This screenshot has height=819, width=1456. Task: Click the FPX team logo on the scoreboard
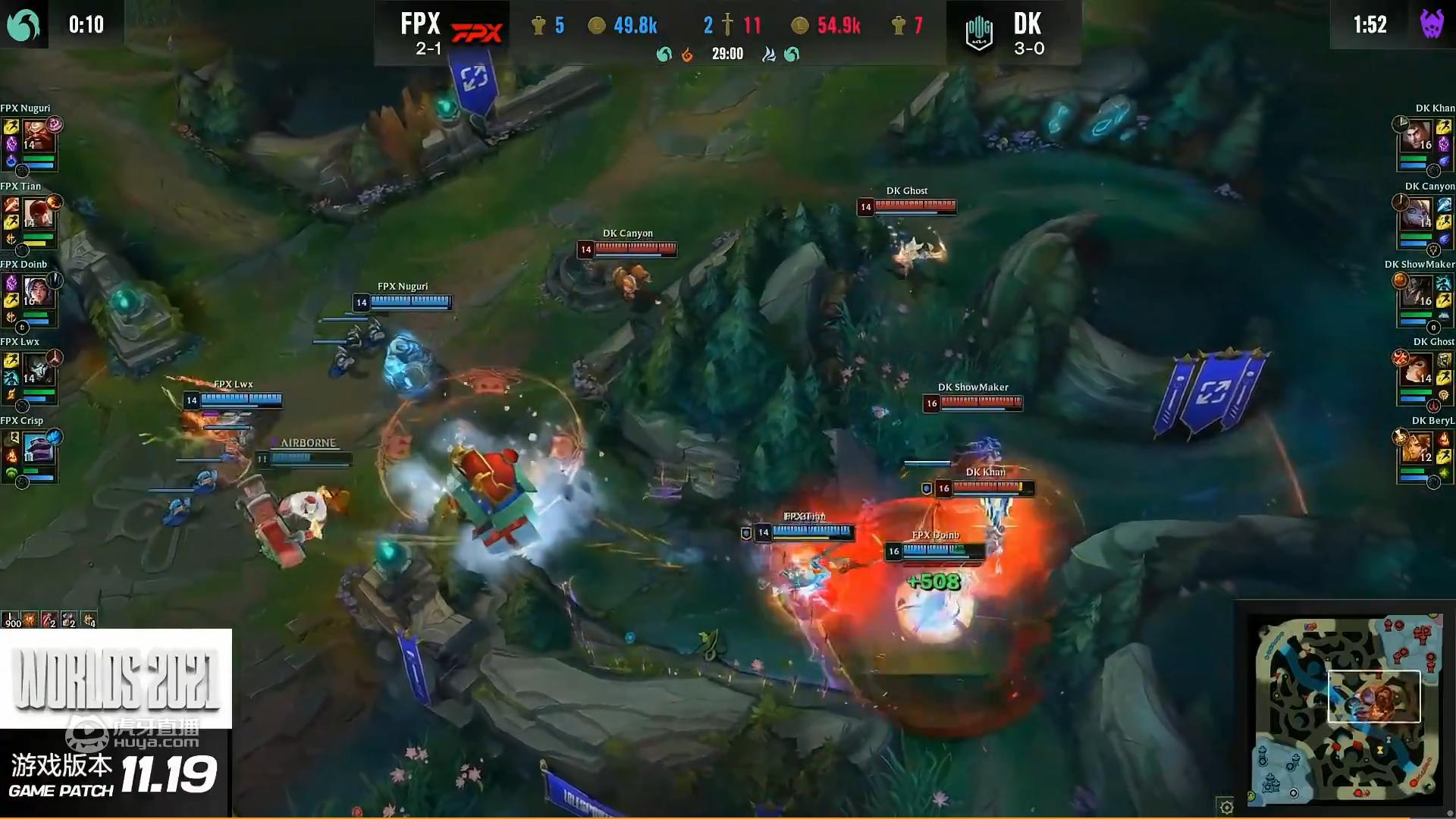[476, 33]
